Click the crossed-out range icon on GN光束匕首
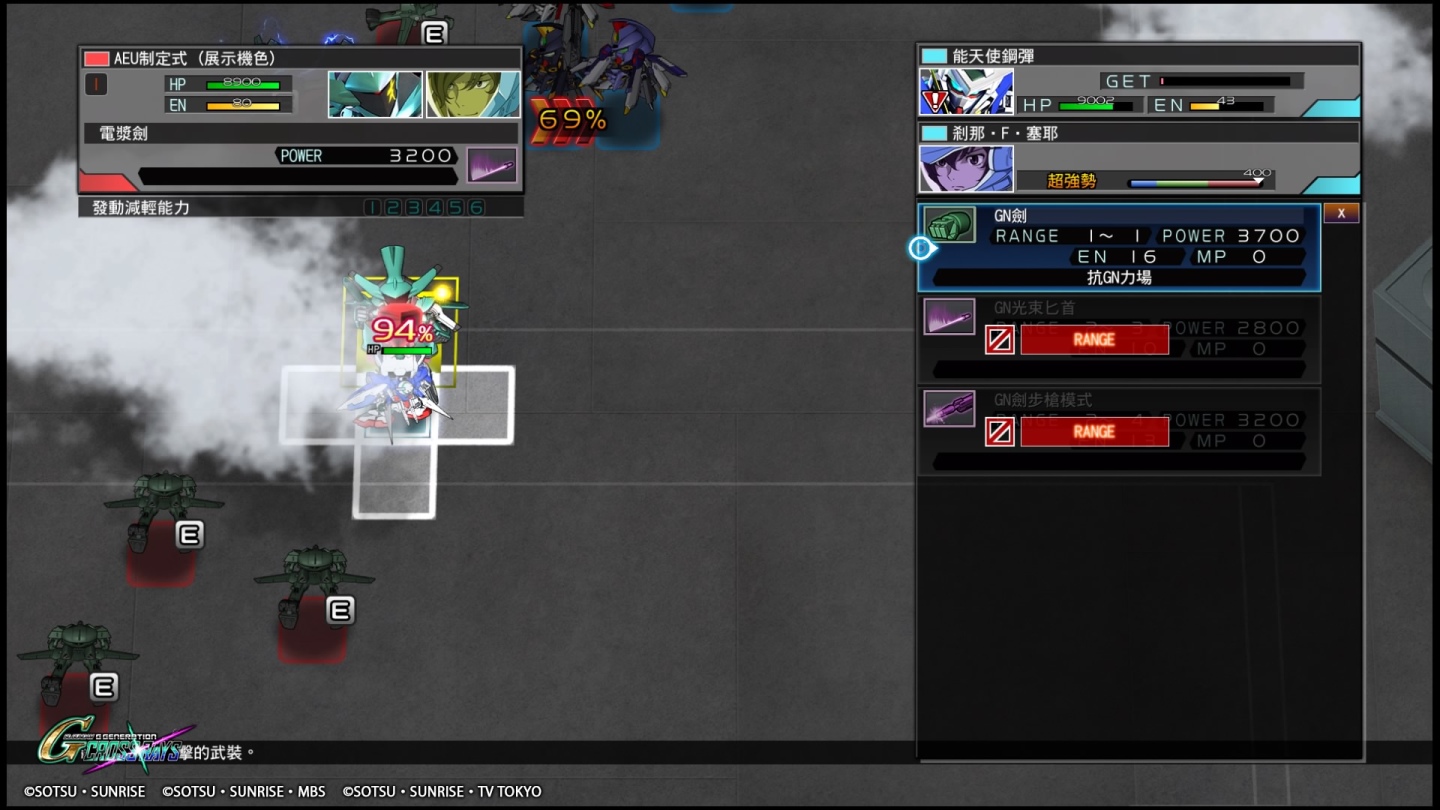The width and height of the screenshot is (1440, 810). 998,340
